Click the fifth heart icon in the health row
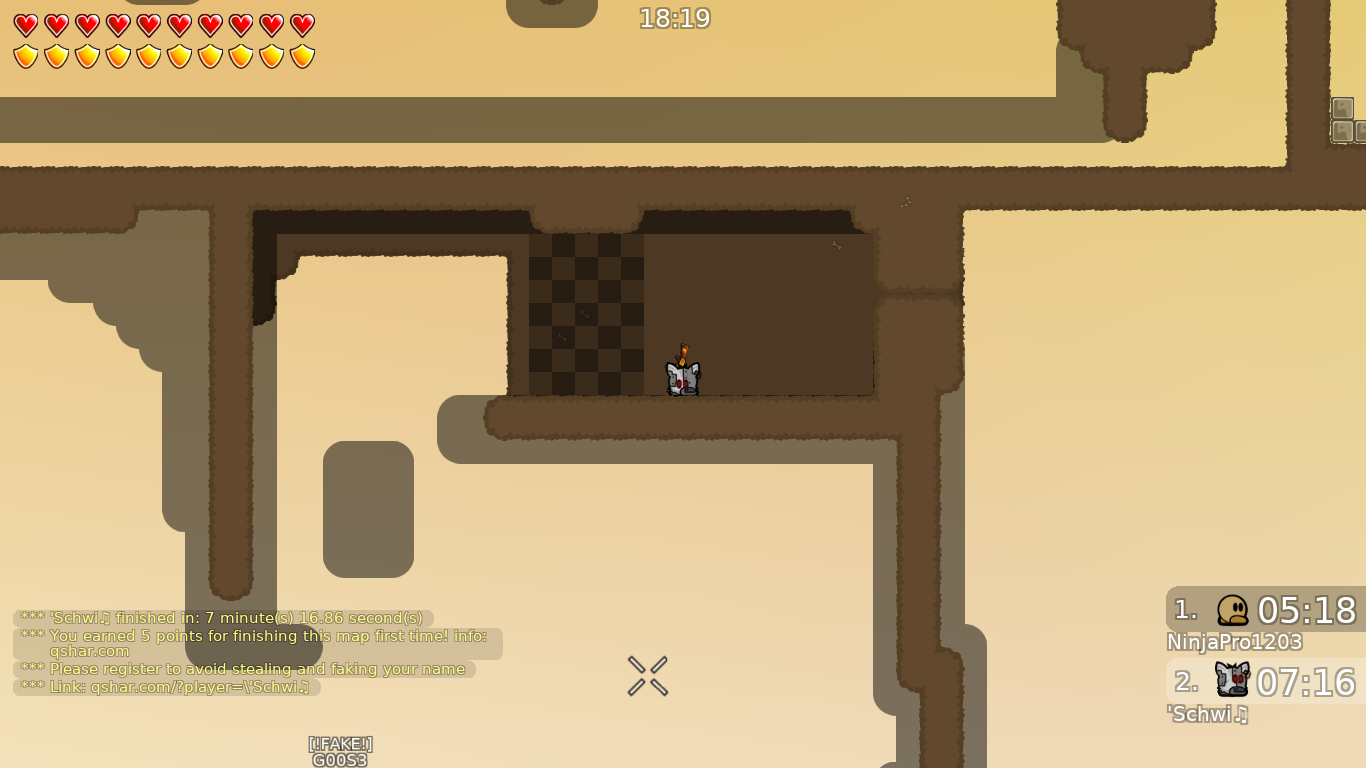The image size is (1366, 768). click(x=148, y=25)
